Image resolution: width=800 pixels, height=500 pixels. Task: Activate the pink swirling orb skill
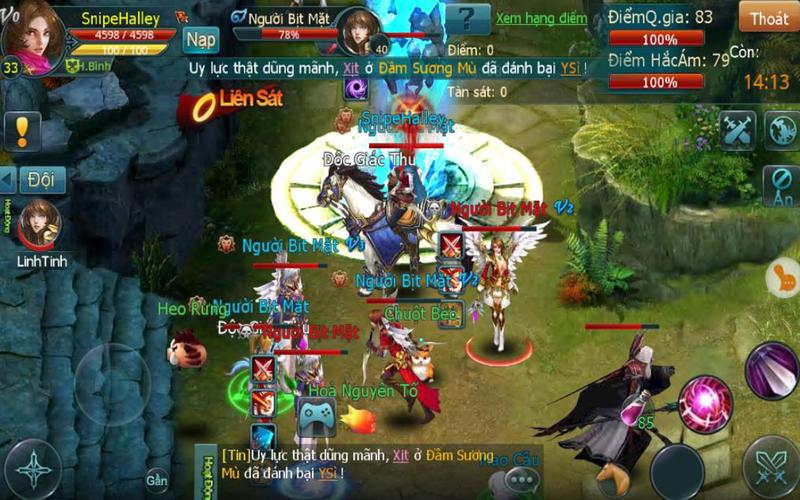click(x=705, y=403)
